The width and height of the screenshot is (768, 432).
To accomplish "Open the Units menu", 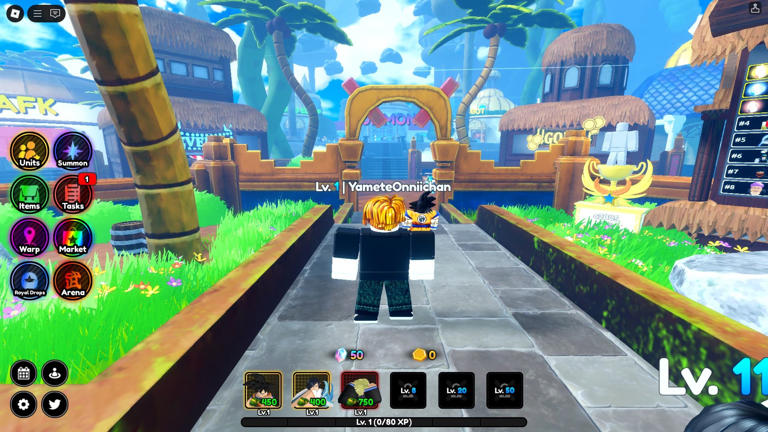I will 29,152.
